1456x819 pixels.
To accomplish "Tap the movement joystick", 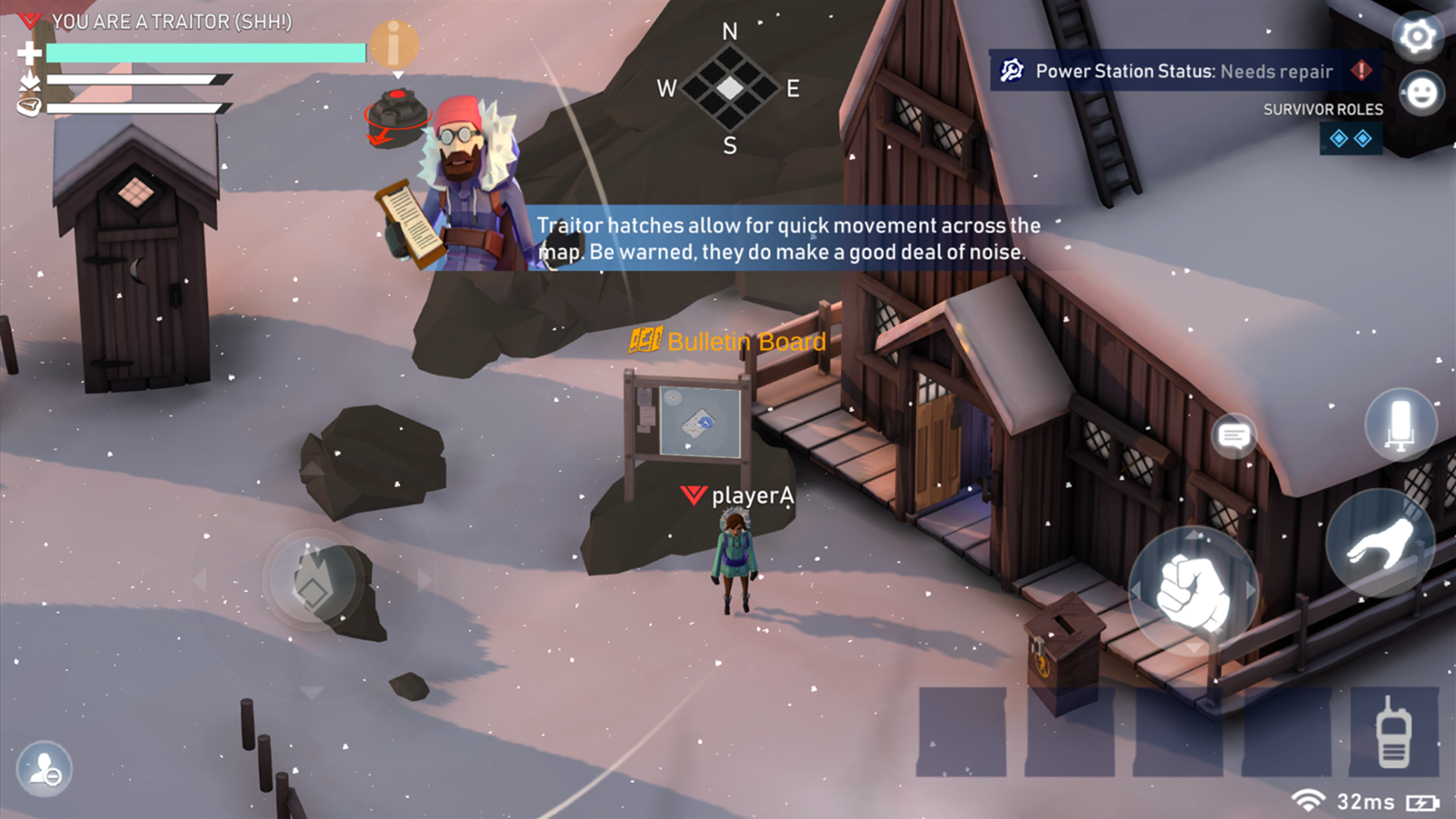I will (311, 580).
